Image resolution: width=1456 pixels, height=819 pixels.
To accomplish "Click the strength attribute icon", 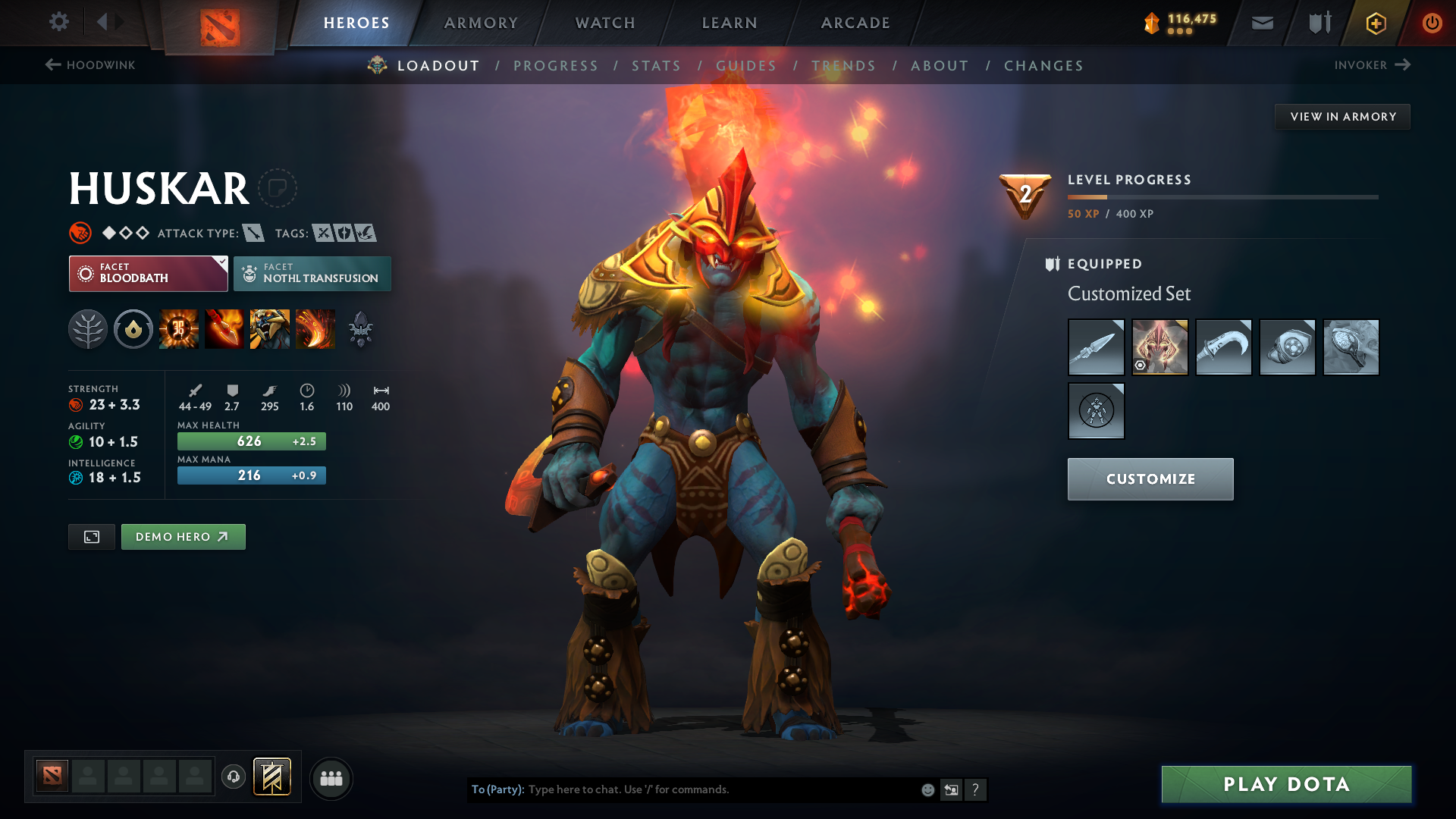I will [x=74, y=404].
